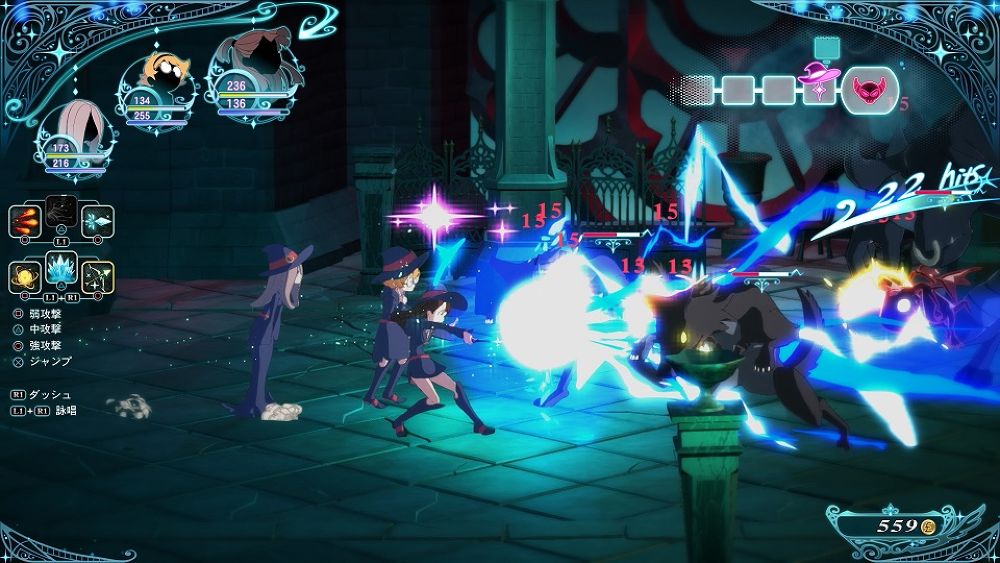Select the pink witch hat map marker
Image resolution: width=1000 pixels, height=563 pixels.
820,76
